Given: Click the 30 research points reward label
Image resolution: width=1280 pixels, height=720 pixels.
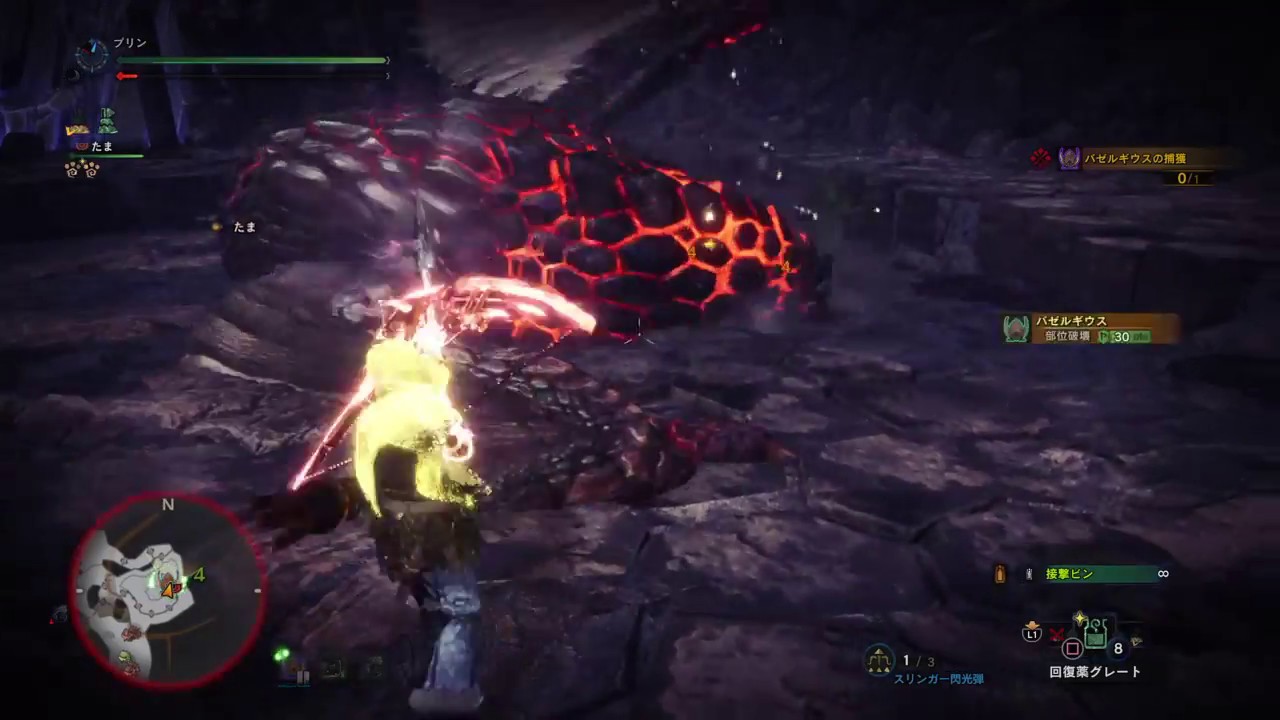Looking at the screenshot, I should (x=1123, y=337).
